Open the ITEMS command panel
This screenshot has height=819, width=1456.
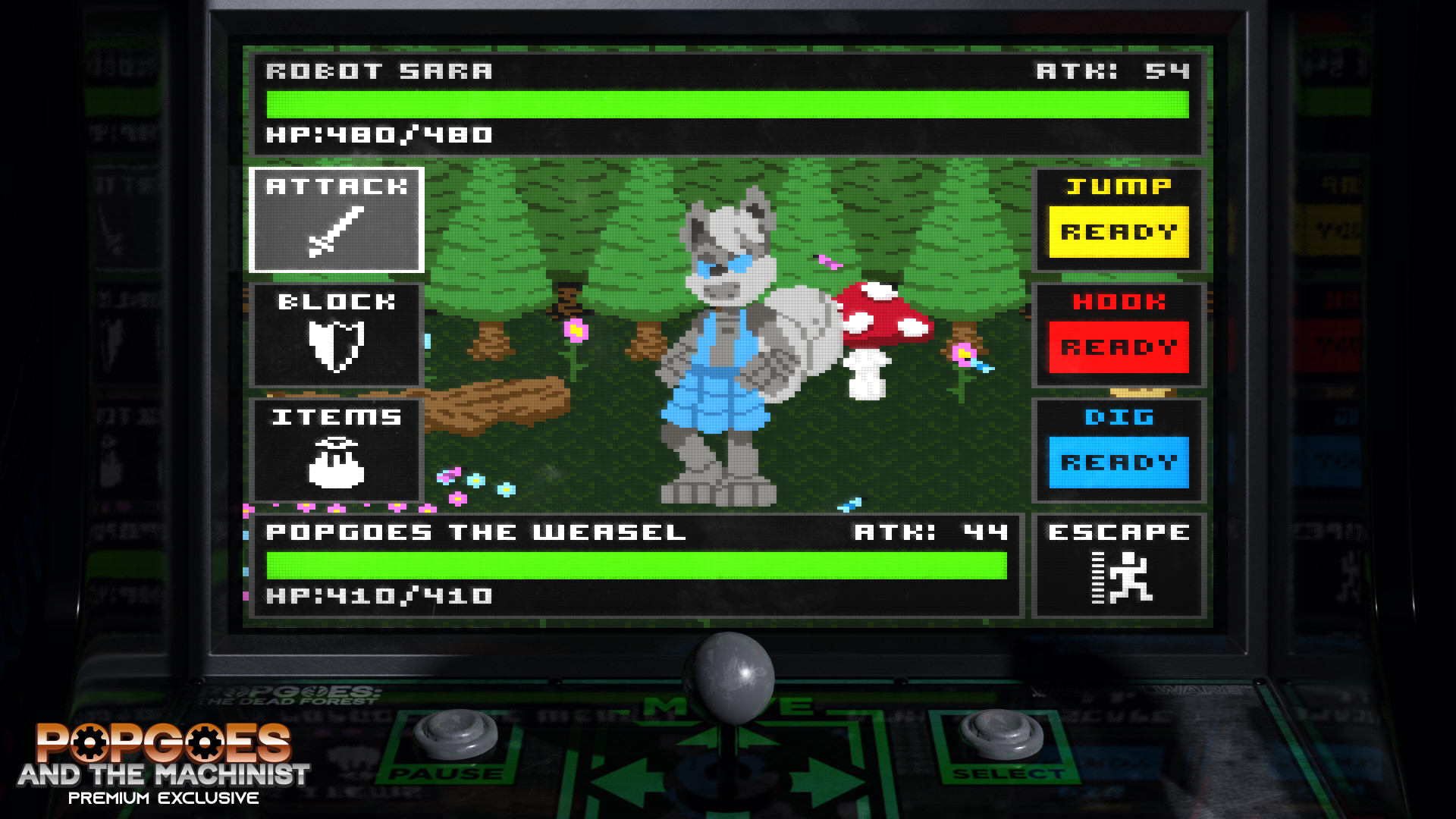click(337, 451)
